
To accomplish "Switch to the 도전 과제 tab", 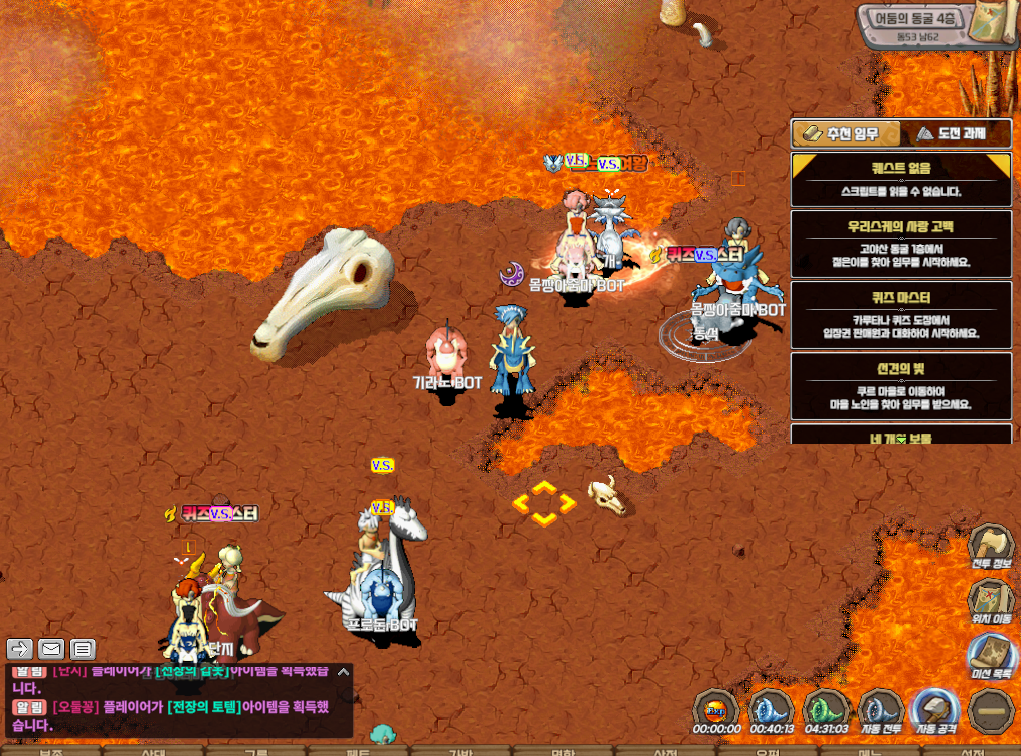I will (x=950, y=133).
